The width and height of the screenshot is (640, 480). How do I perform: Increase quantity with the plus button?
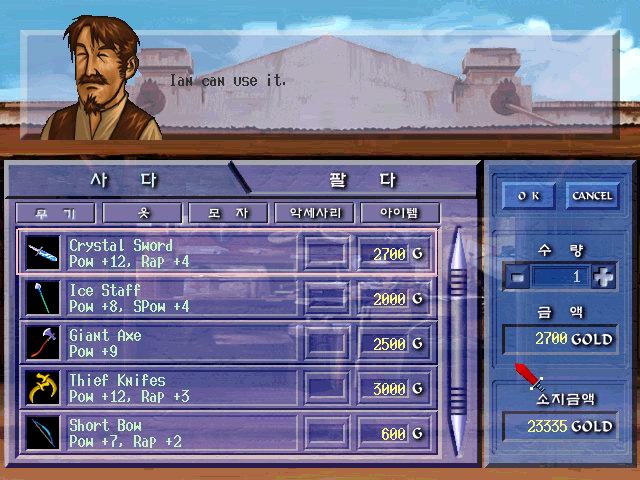click(603, 278)
